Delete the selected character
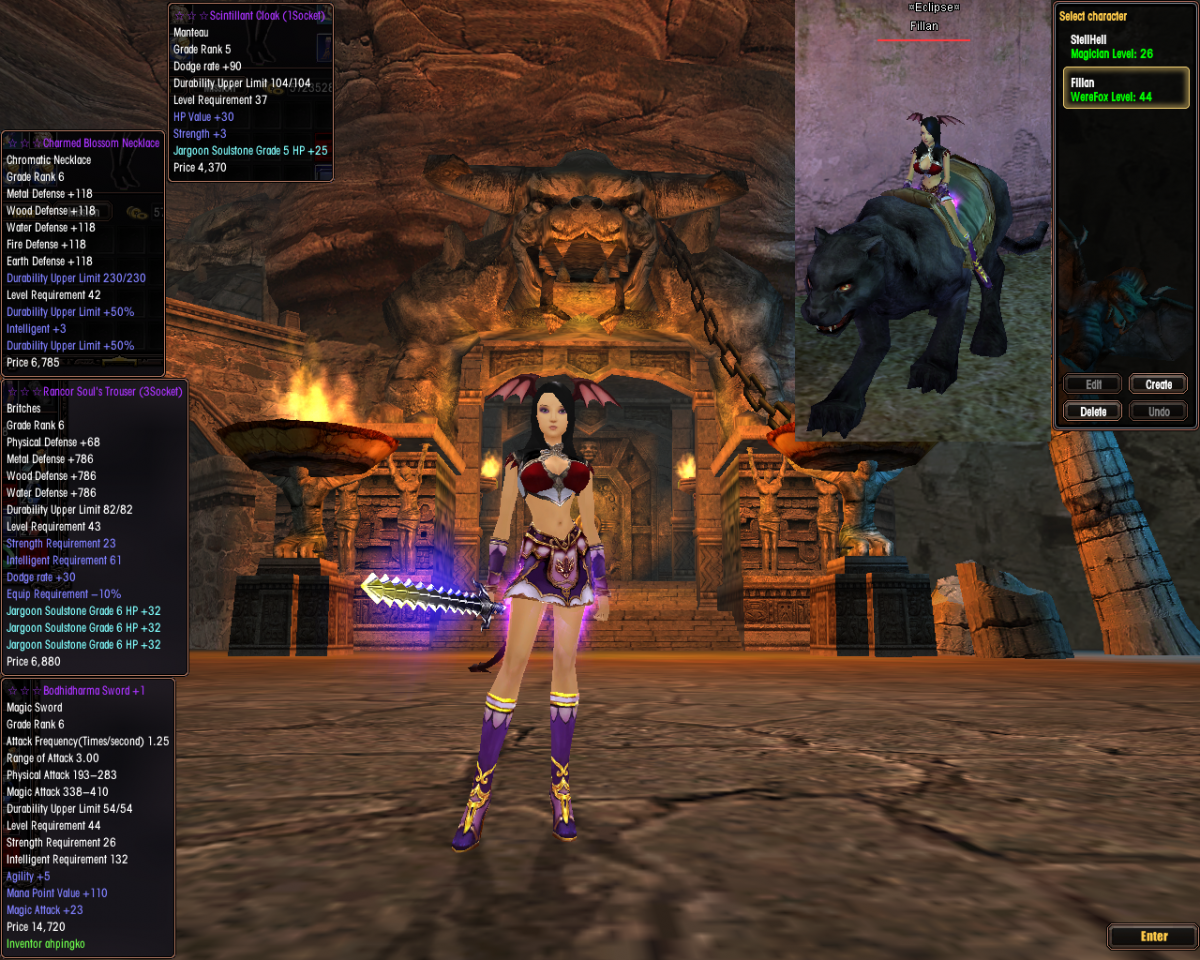The image size is (1200, 960). tap(1092, 411)
